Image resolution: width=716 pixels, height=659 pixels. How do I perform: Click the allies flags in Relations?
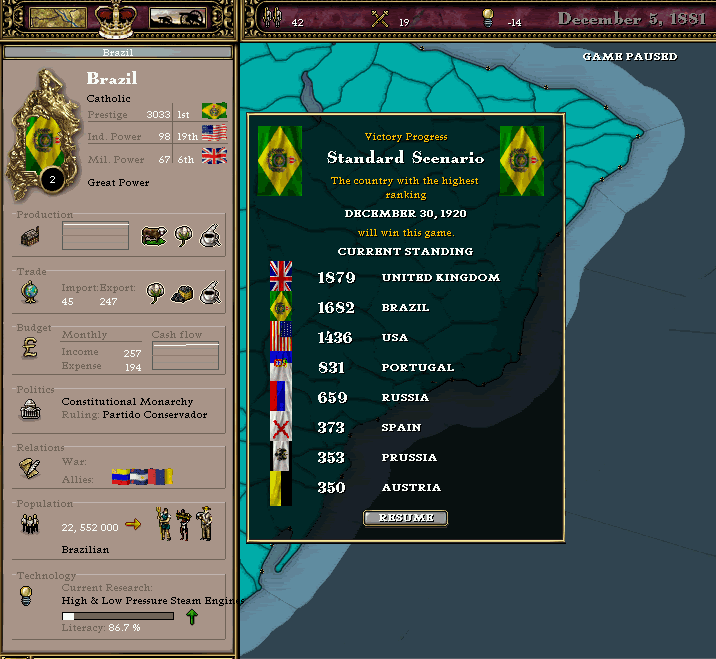[142, 477]
